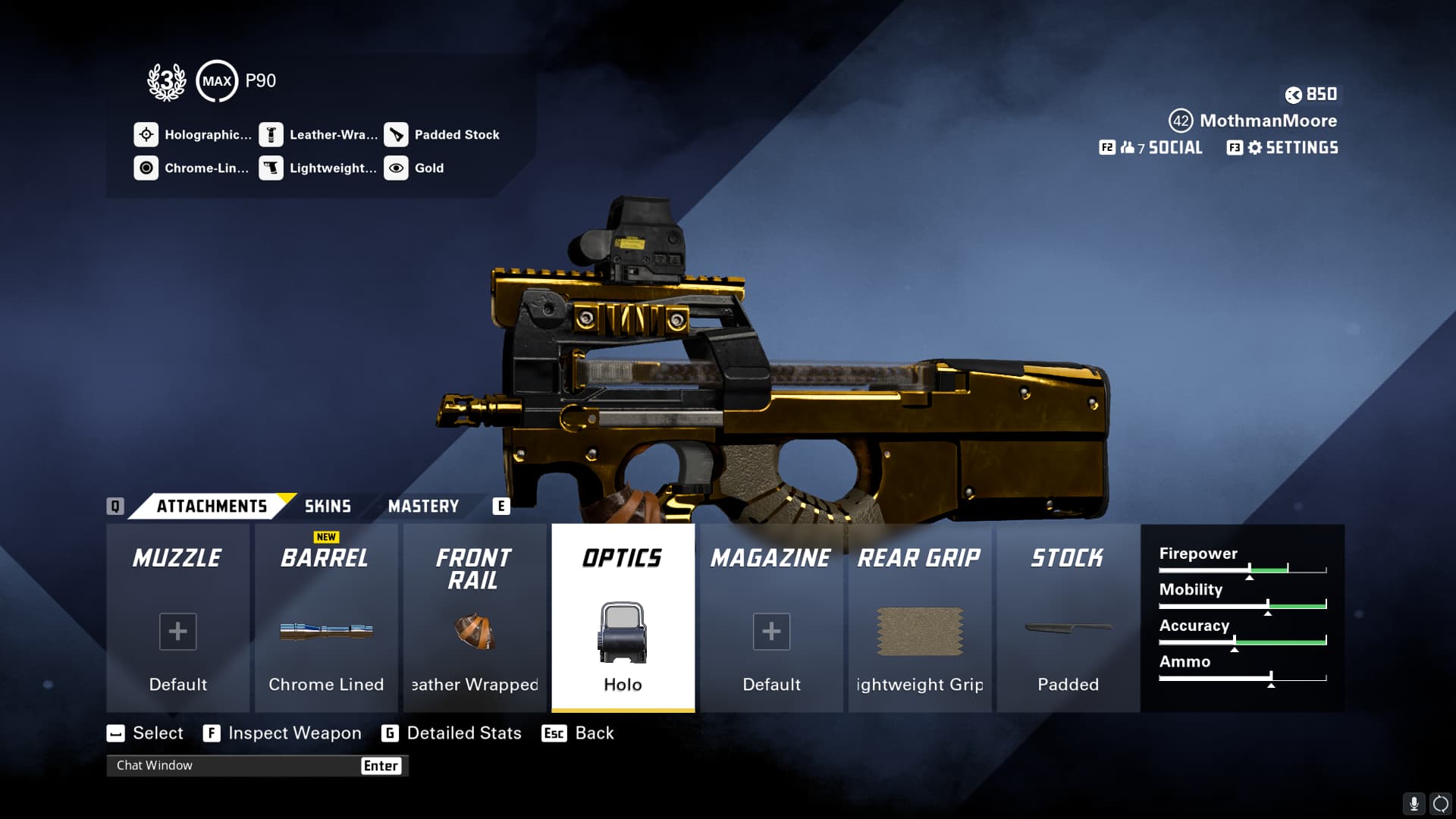Toggle the microphone icon
The height and width of the screenshot is (819, 1456).
[1414, 803]
